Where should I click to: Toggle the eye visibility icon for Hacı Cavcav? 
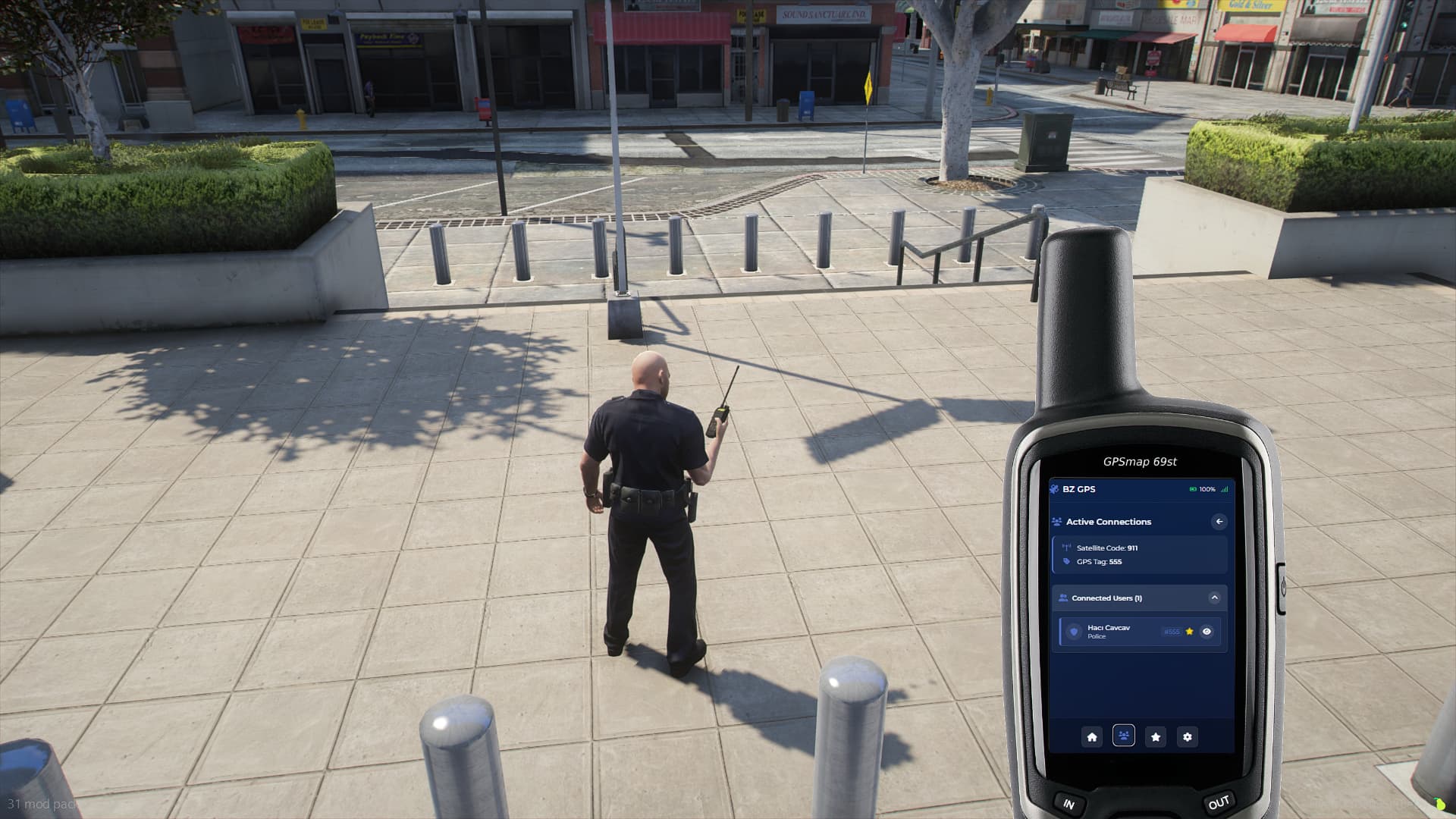[x=1207, y=632]
